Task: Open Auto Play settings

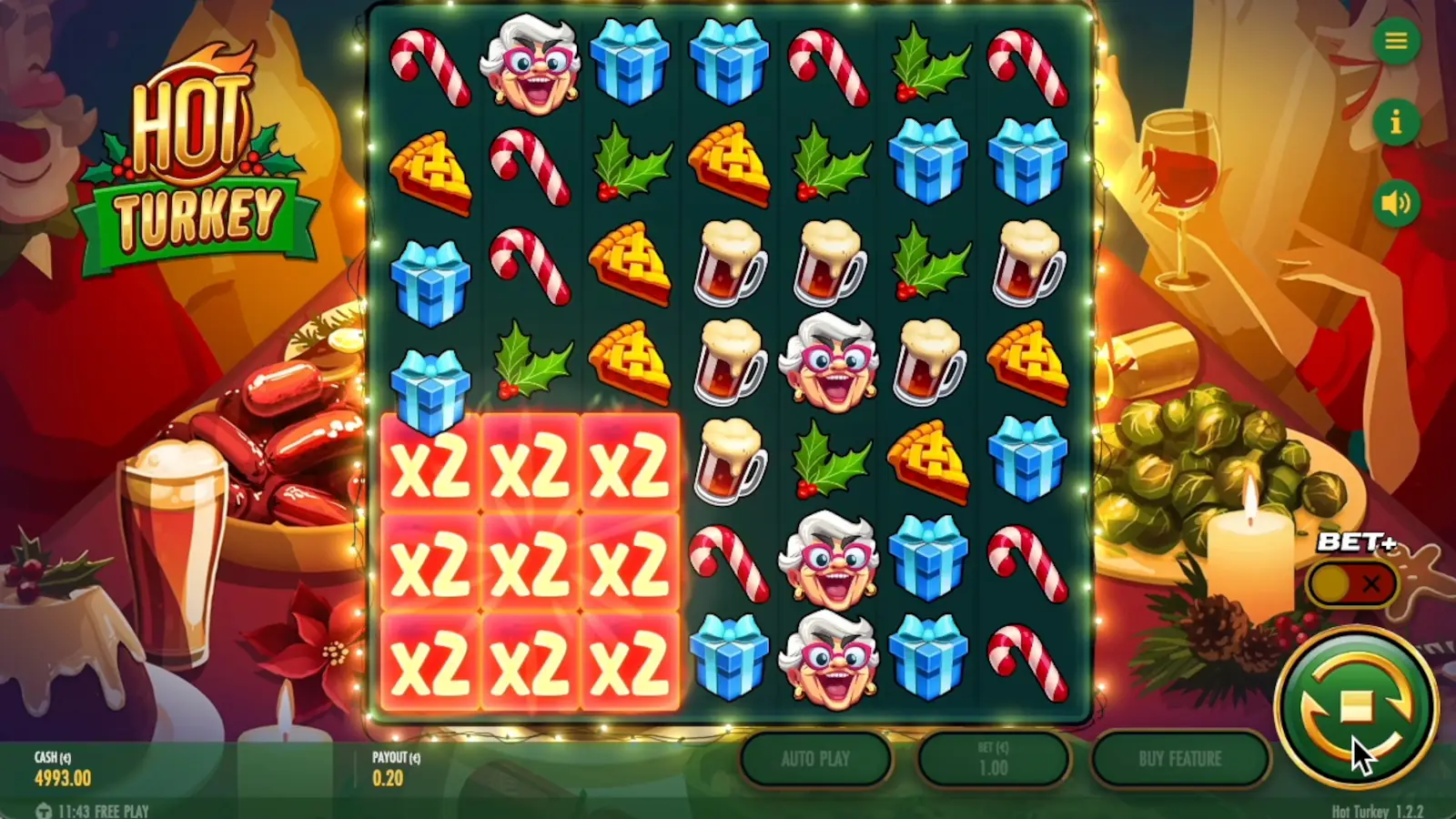Action: pyautogui.click(x=814, y=760)
